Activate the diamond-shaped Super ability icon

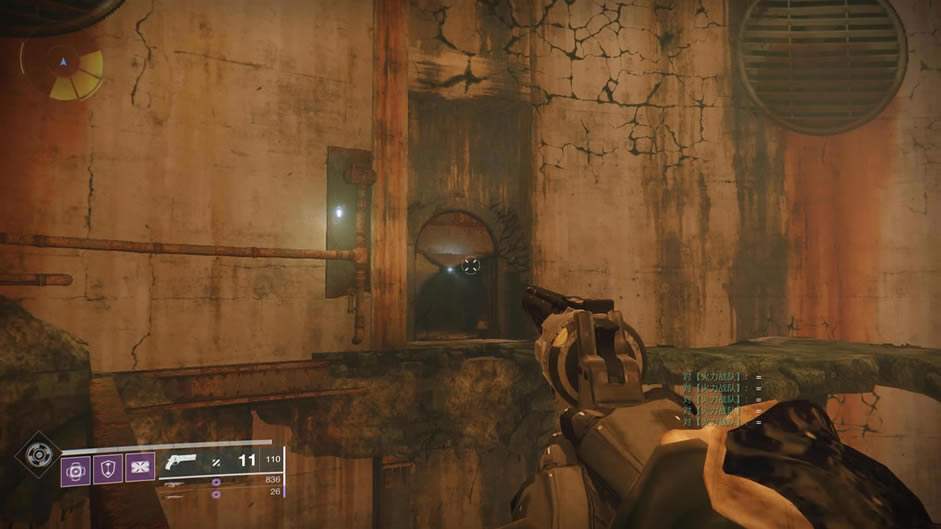(38, 454)
